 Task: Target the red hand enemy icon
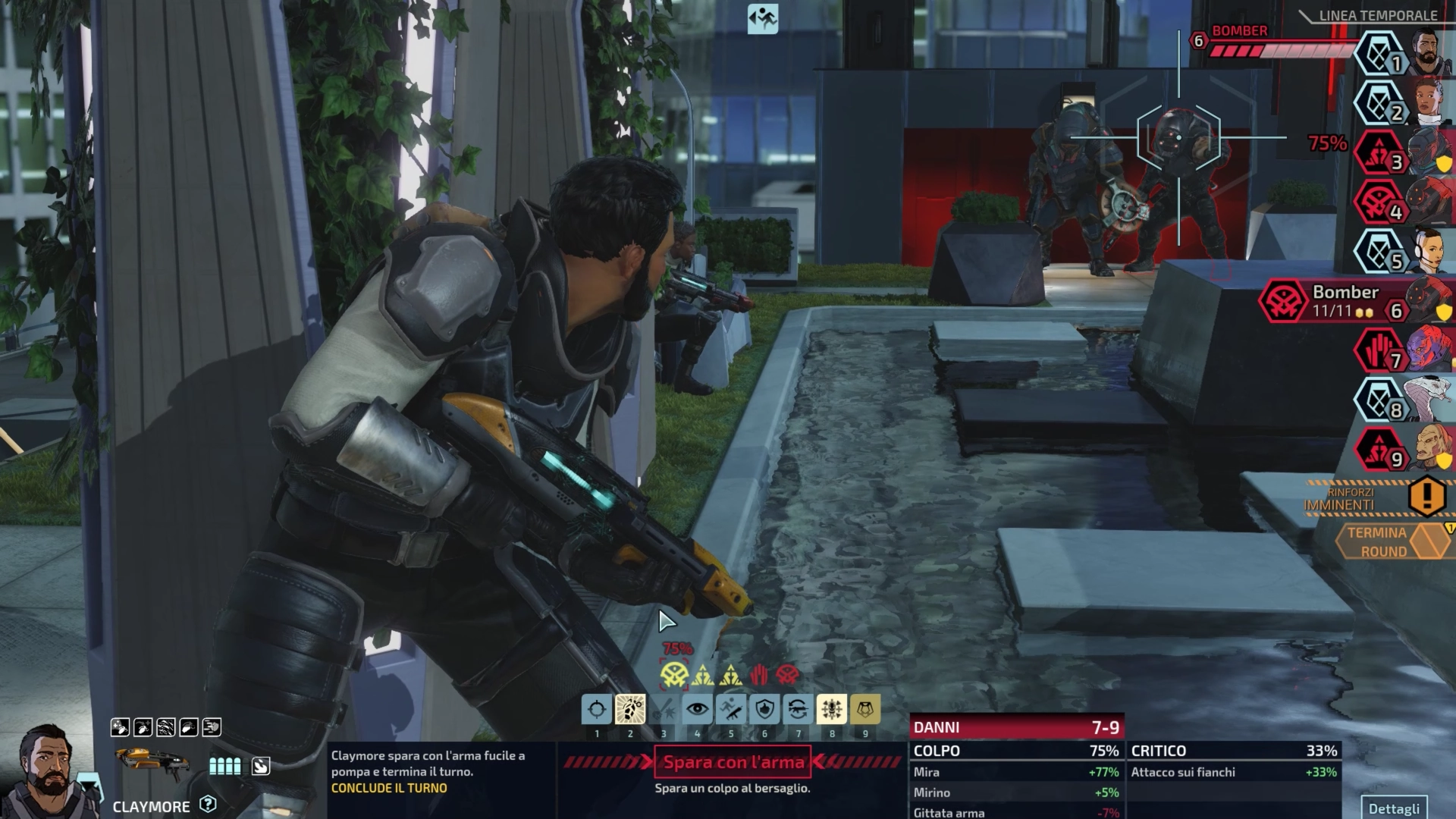759,675
